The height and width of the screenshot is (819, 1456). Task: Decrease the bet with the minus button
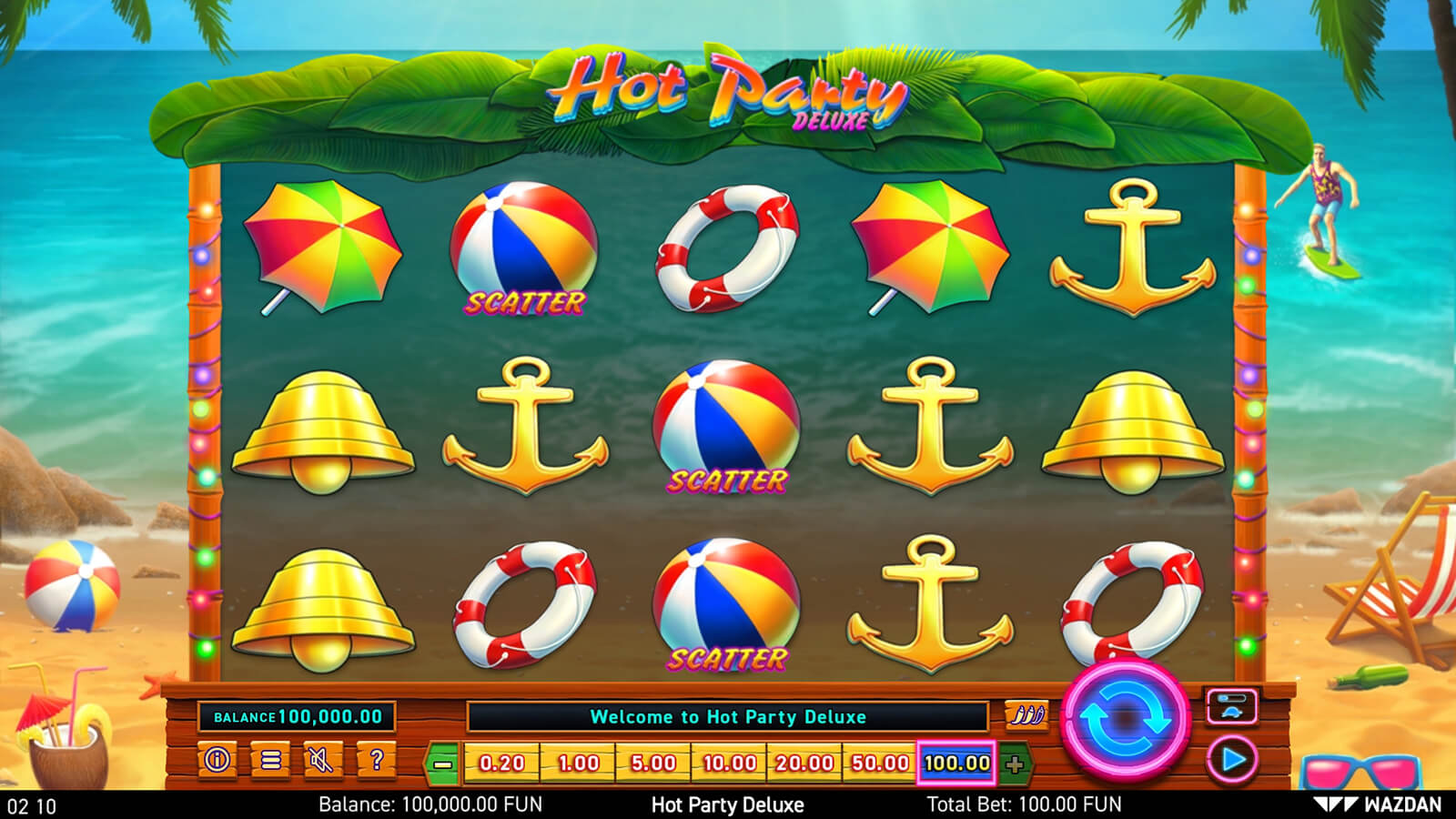(443, 763)
